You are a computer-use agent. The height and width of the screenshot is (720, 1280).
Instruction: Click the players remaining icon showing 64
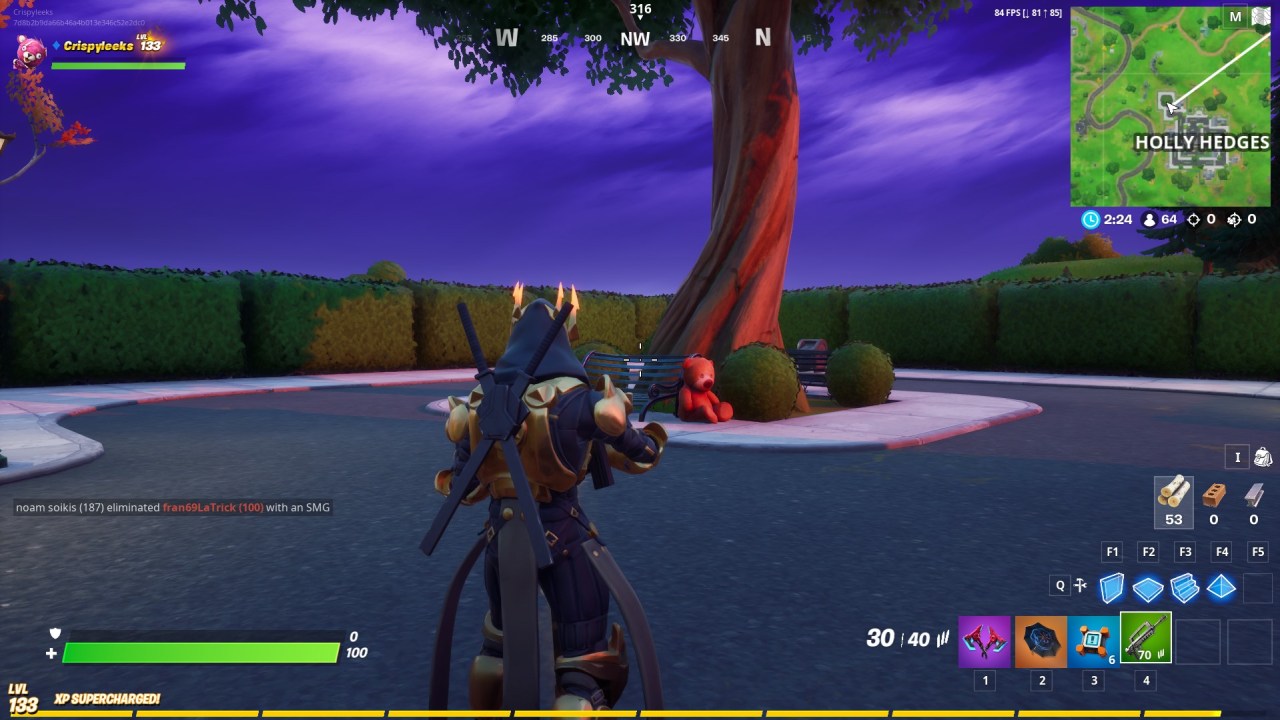1147,219
